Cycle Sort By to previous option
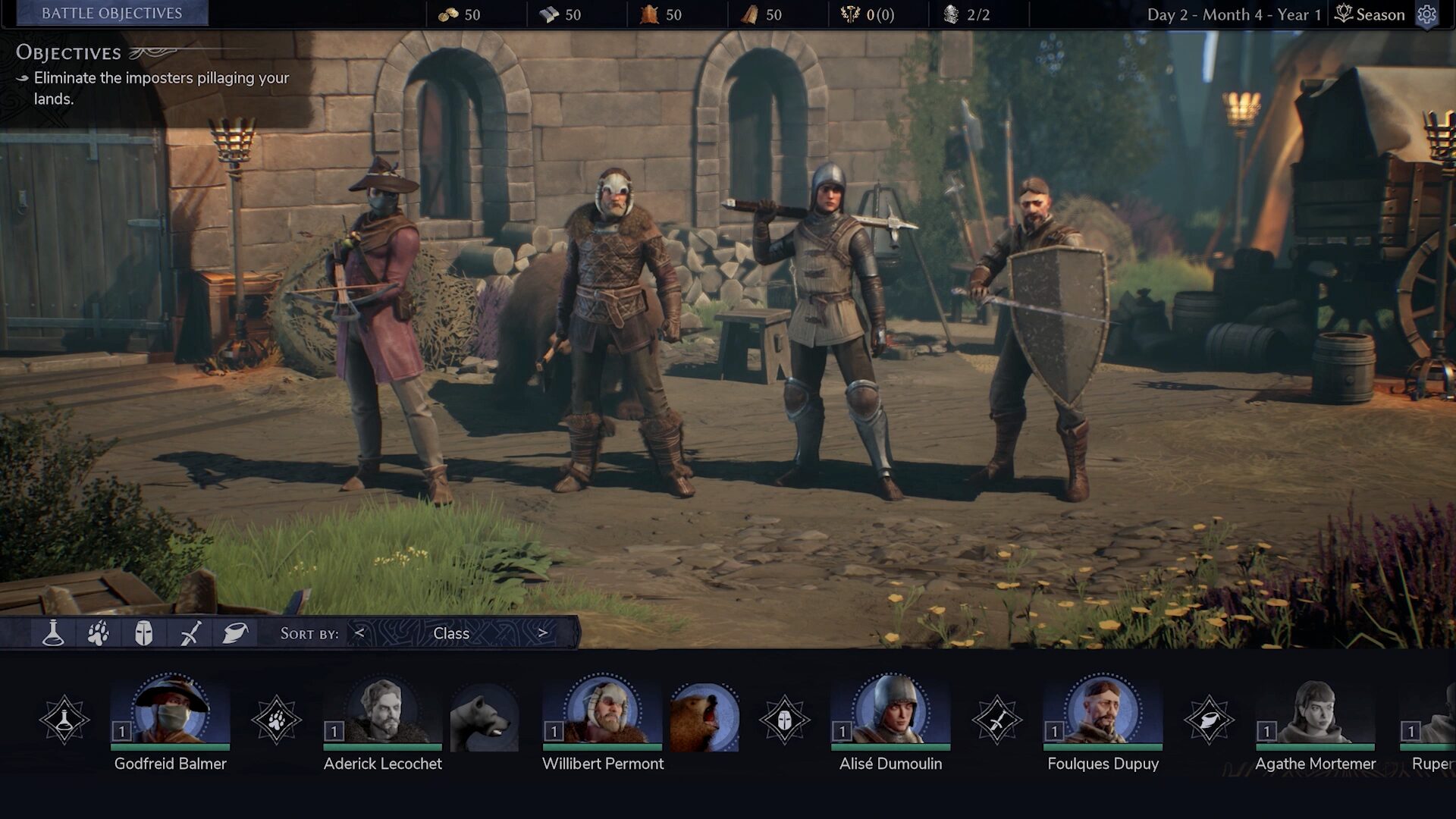This screenshot has height=819, width=1456. [359, 633]
